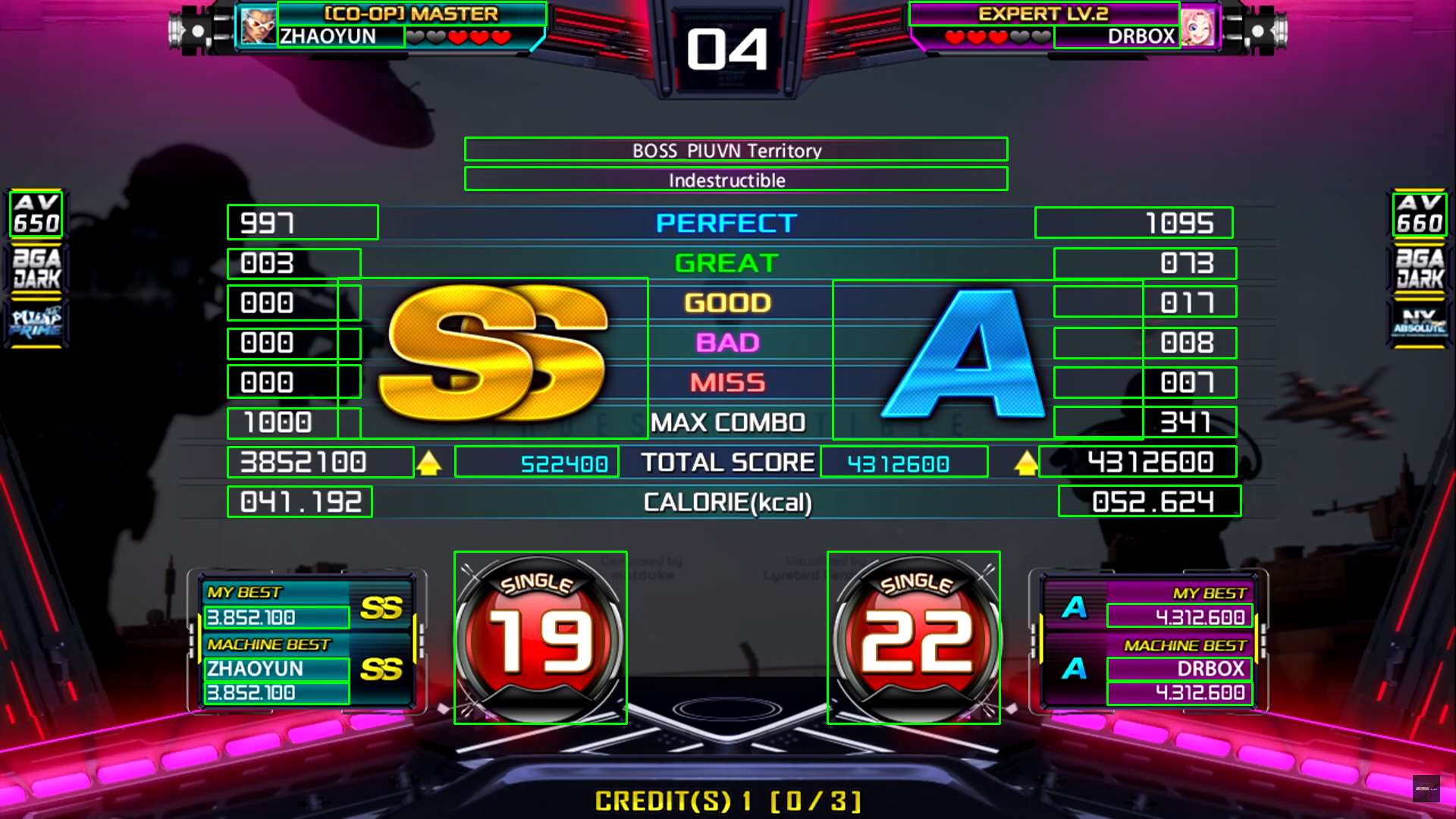Image resolution: width=1456 pixels, height=819 pixels.
Task: Click the SINGLE 19 difficulty ball
Action: point(540,637)
